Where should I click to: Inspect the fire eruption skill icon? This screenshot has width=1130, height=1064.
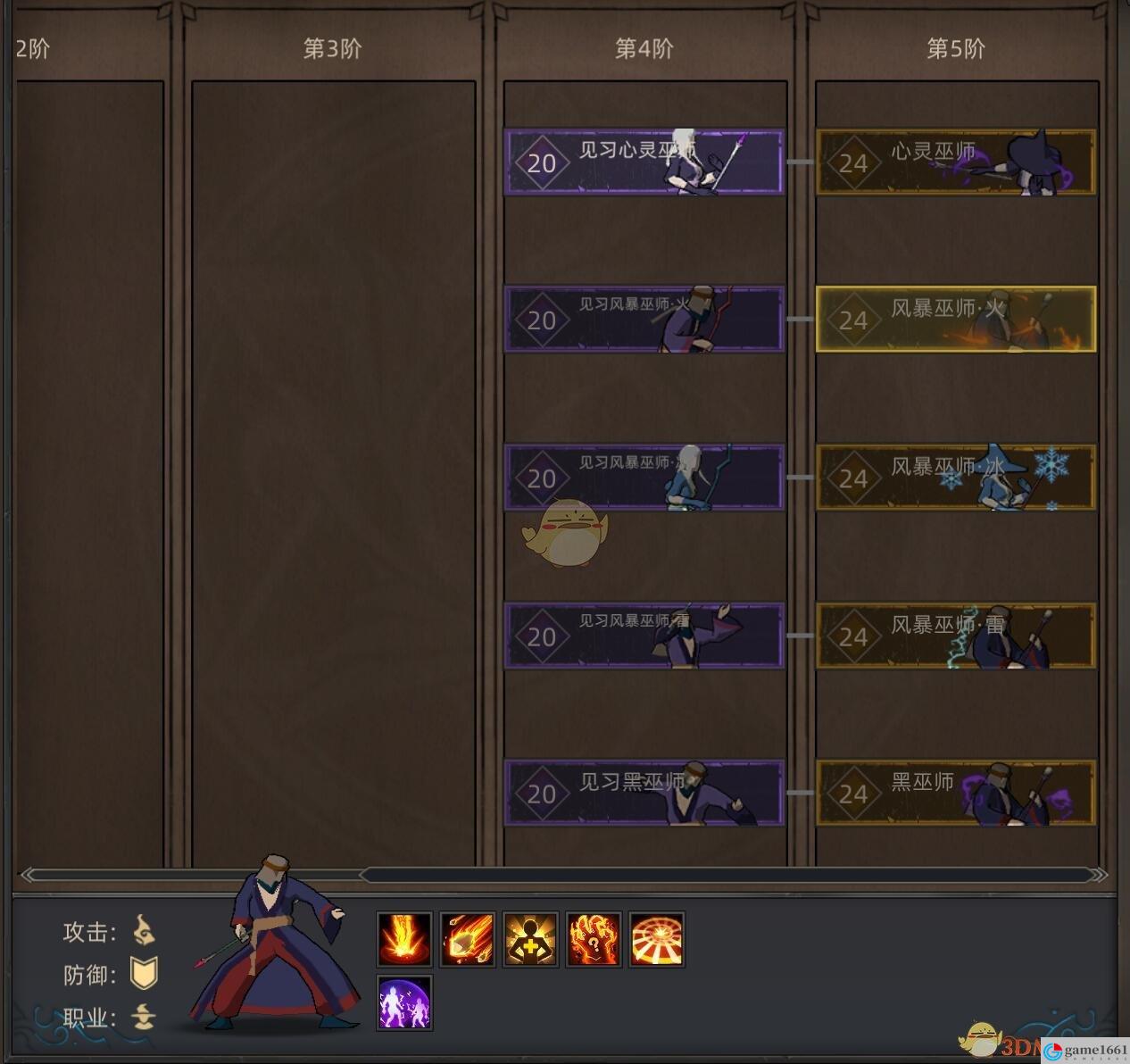tap(404, 939)
